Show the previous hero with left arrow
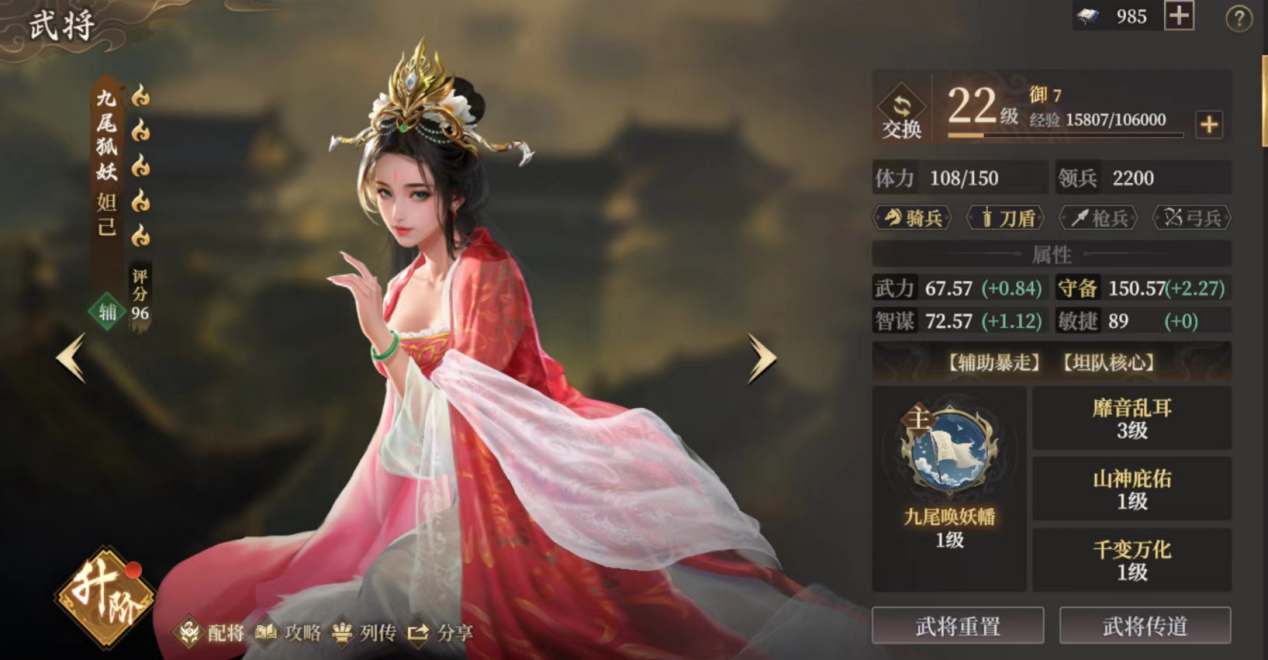Viewport: 1268px width, 660px height. coord(71,358)
